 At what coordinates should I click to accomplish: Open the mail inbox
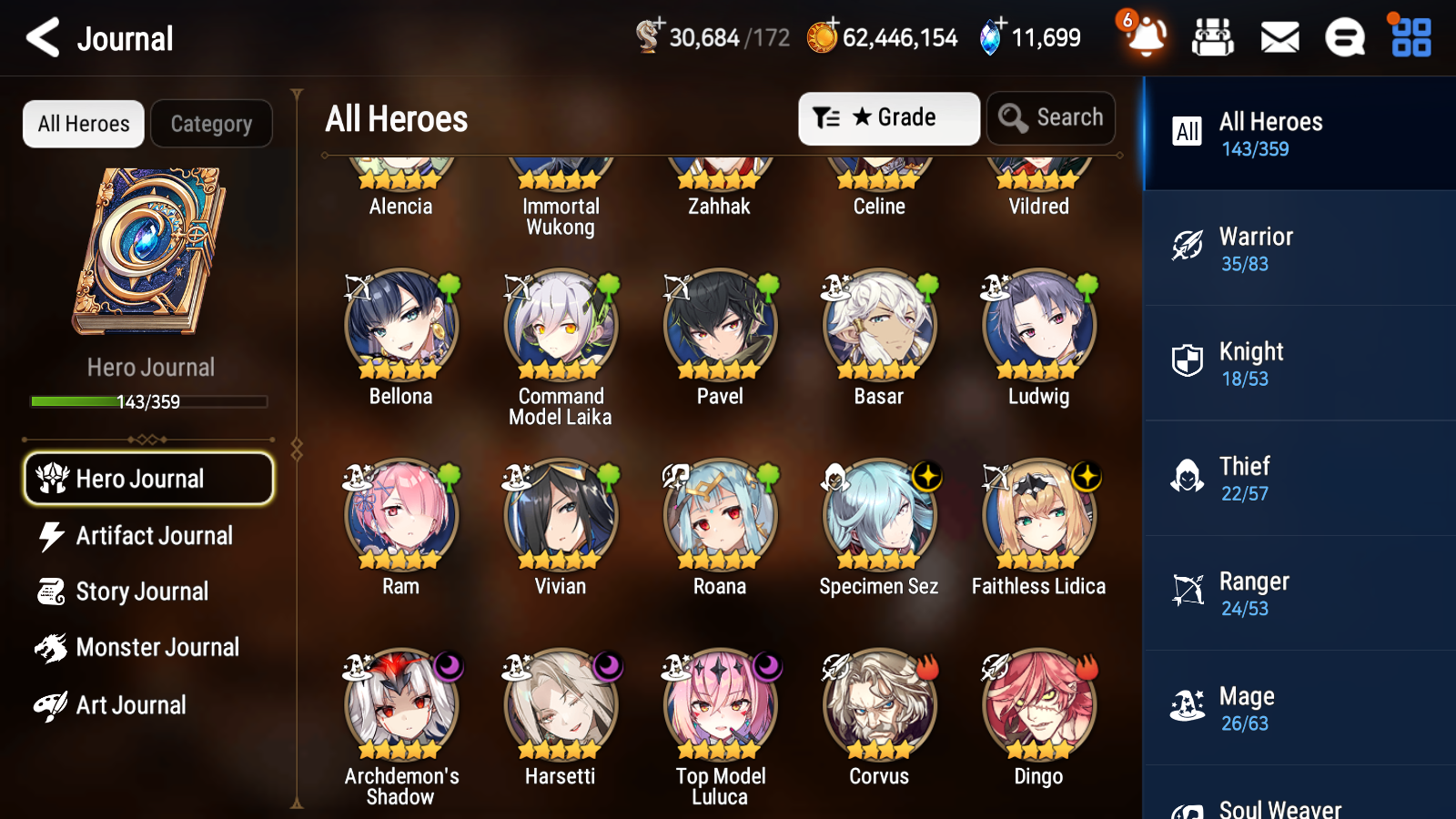click(x=1279, y=37)
